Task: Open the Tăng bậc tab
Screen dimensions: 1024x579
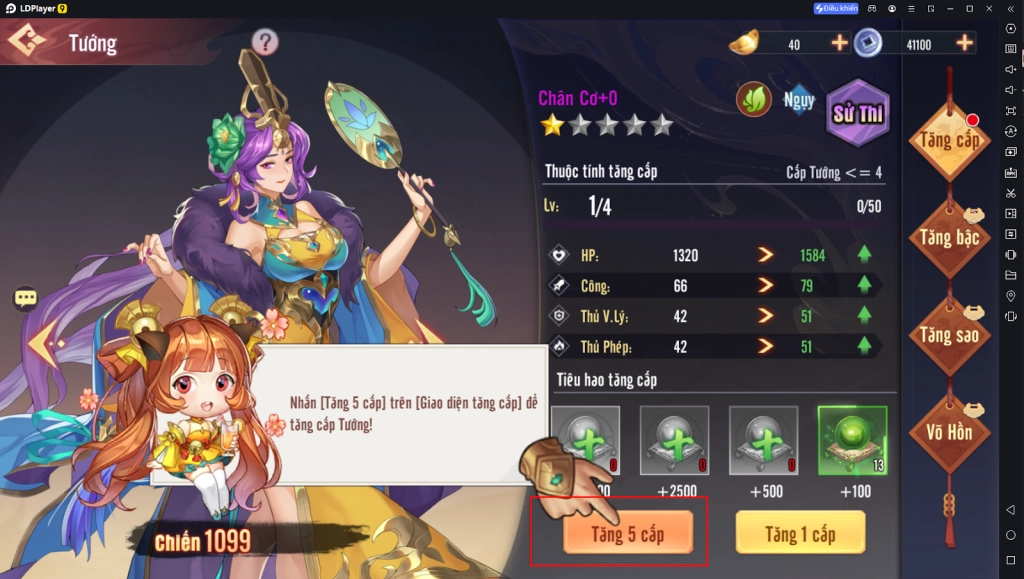Action: click(x=949, y=238)
